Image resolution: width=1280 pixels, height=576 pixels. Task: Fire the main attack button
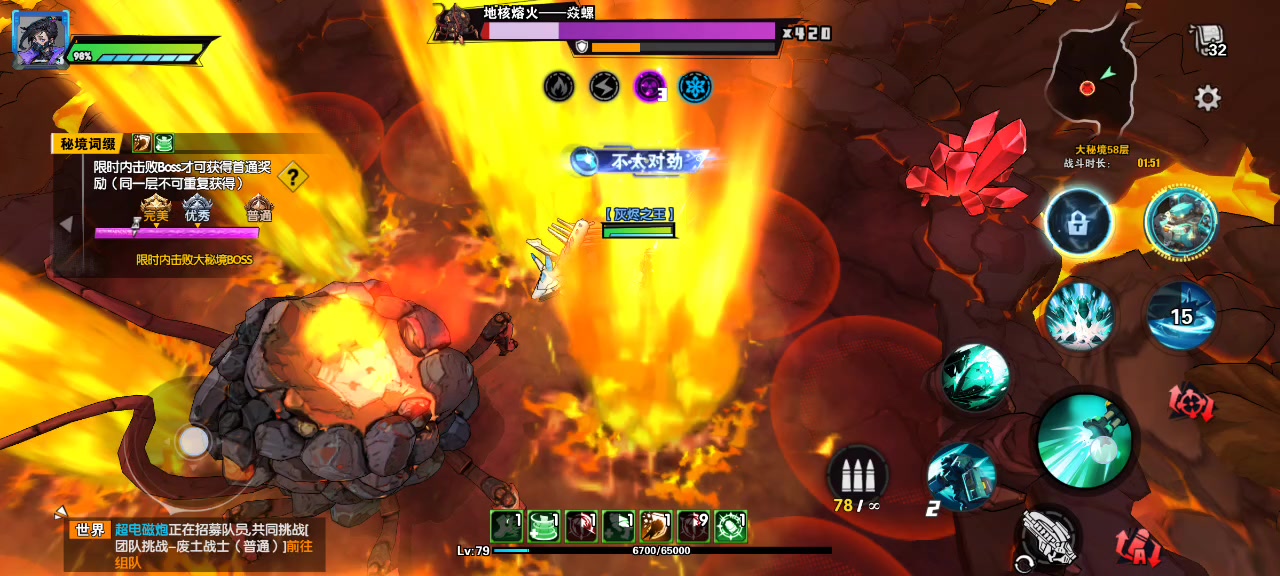pos(1084,441)
